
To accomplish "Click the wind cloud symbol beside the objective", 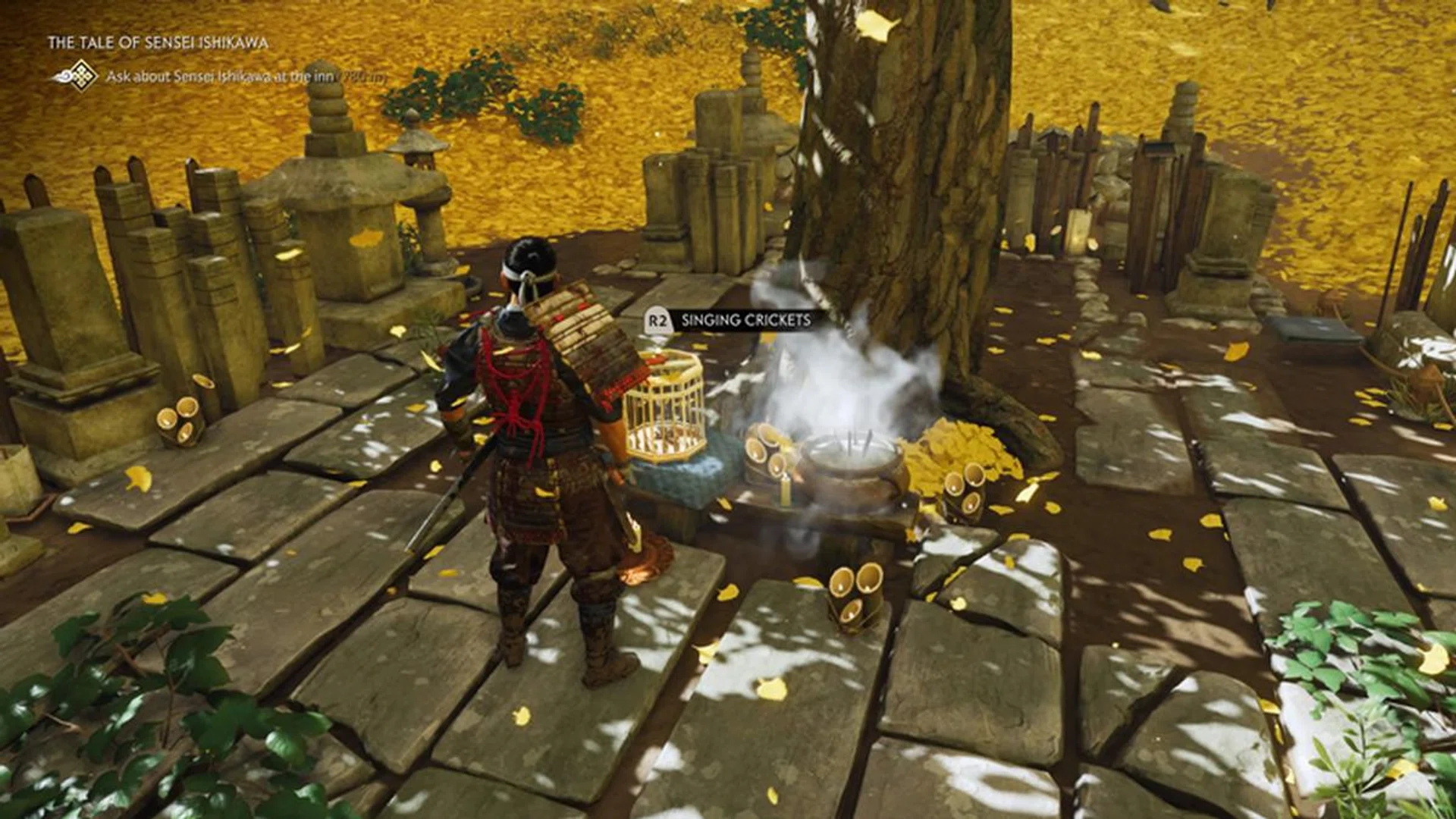I will [62, 75].
